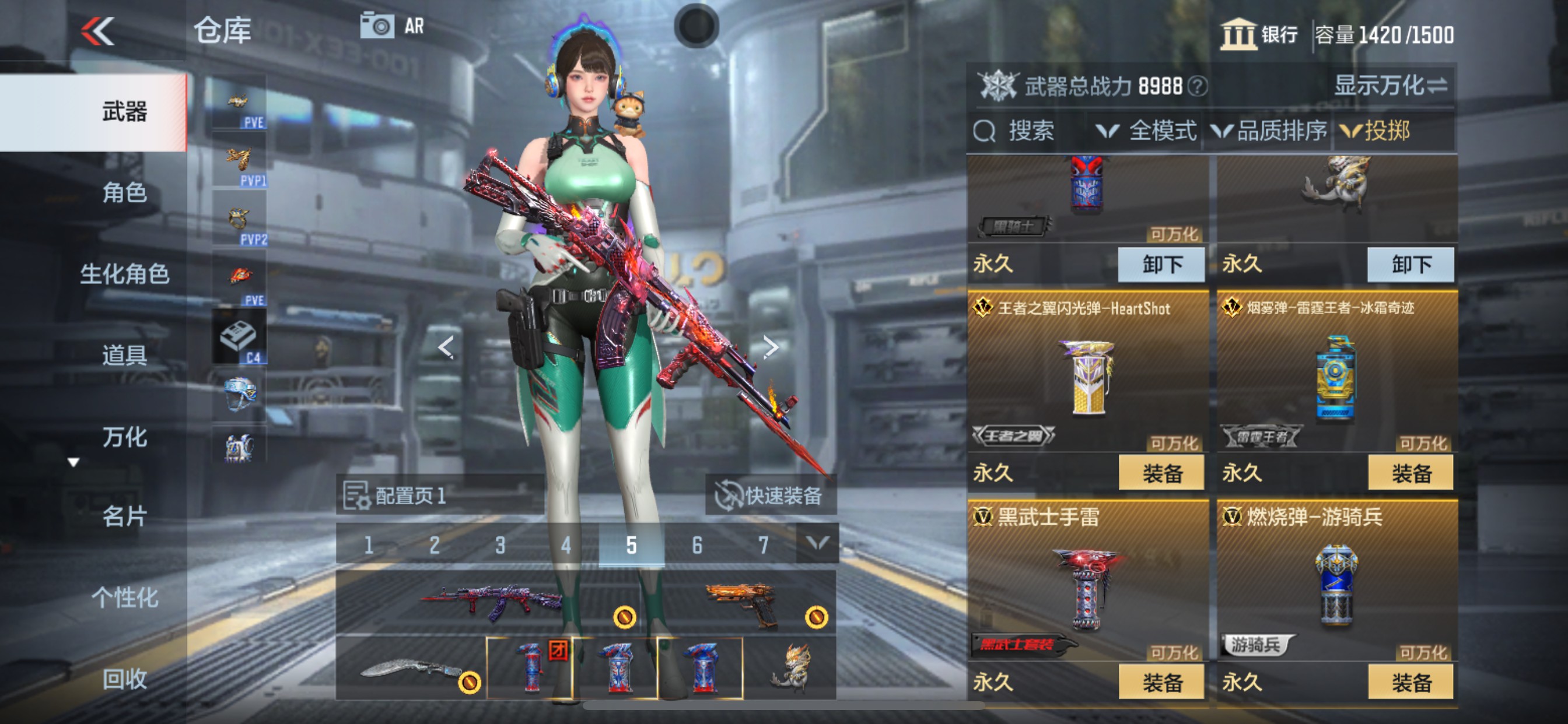This screenshot has width=1568, height=724.
Task: Open the 回收 recycle section
Action: pyautogui.click(x=124, y=679)
